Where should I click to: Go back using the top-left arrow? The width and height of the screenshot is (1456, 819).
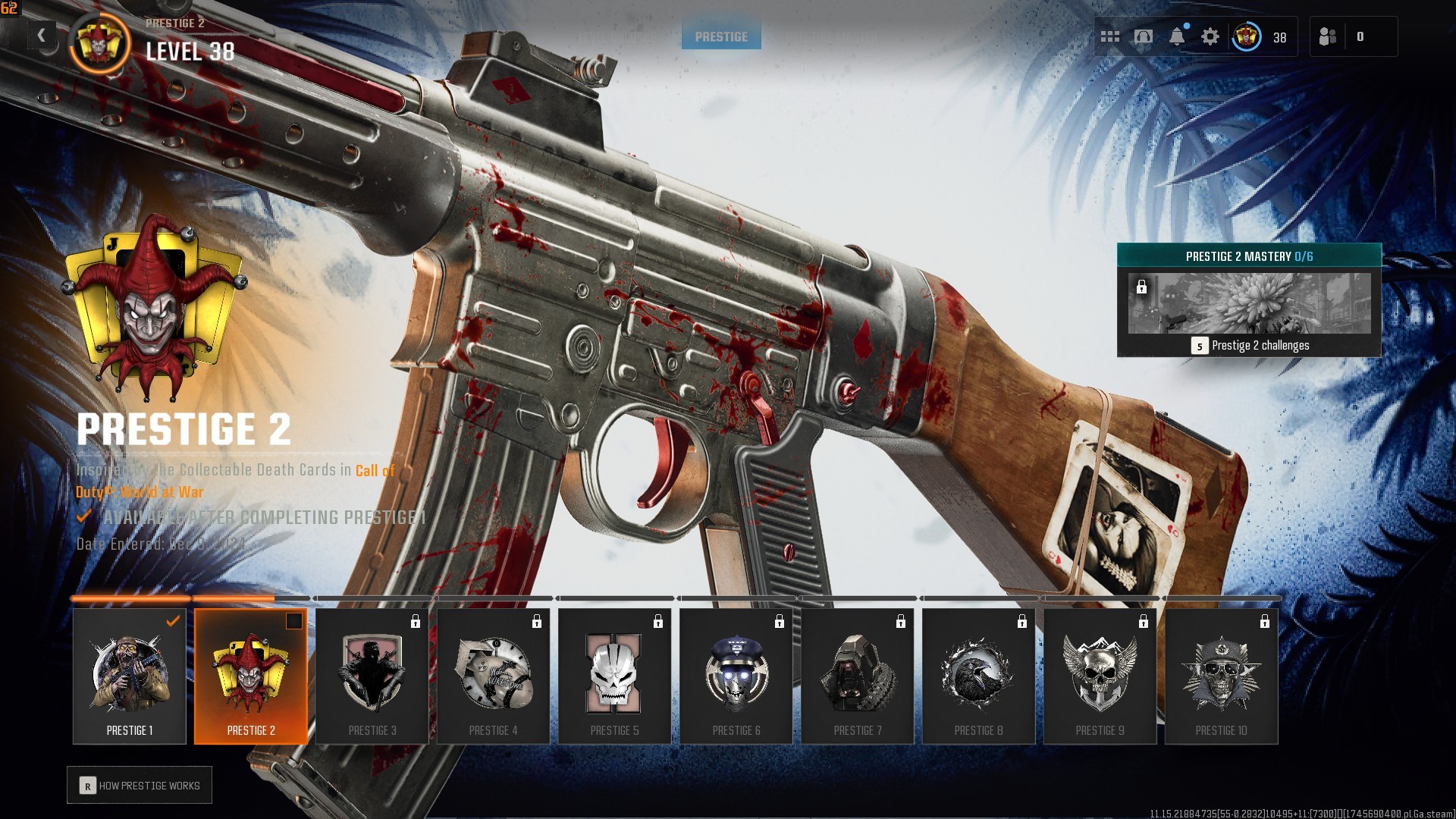coord(42,35)
